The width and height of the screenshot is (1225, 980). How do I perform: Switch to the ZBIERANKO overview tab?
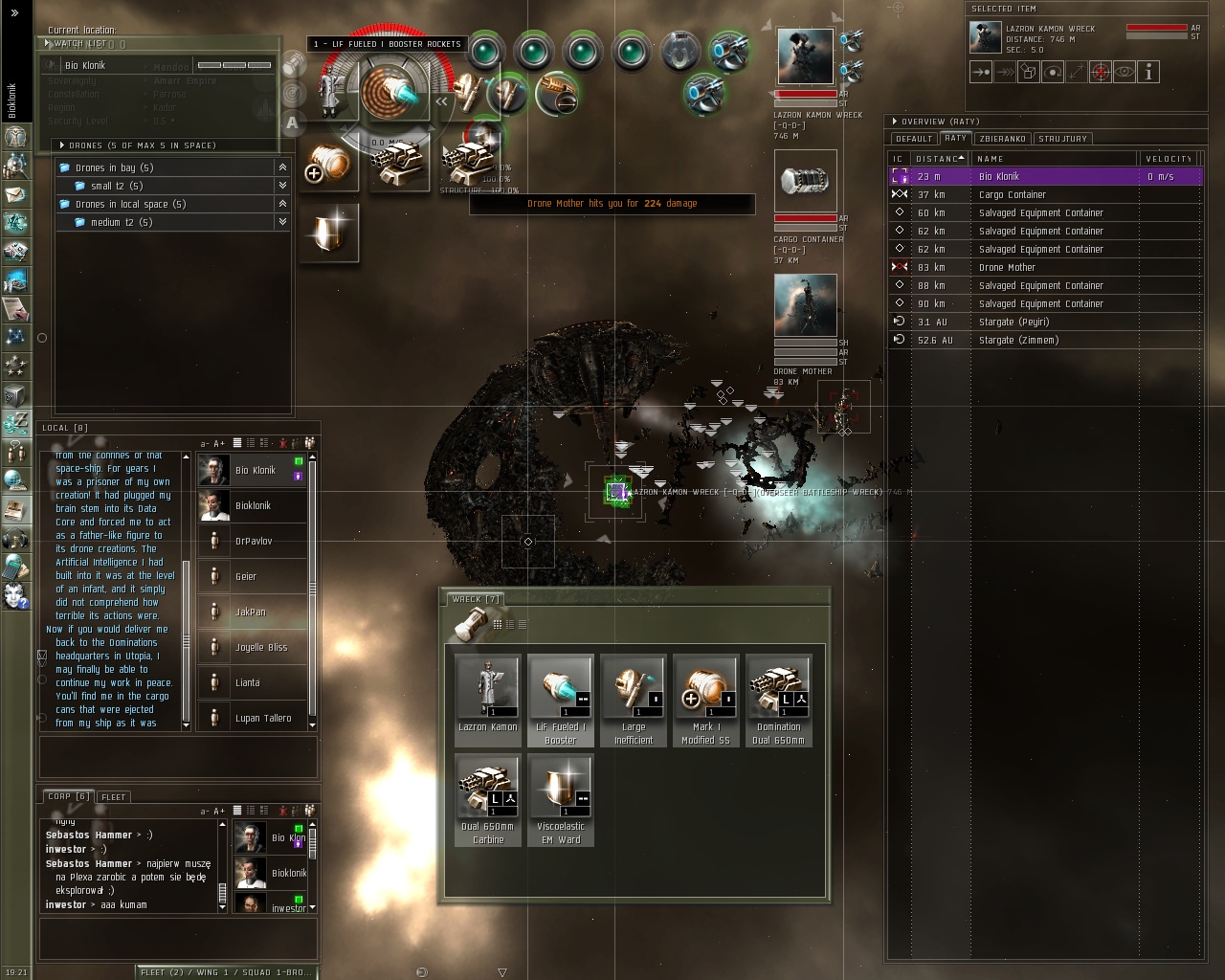tap(1002, 139)
